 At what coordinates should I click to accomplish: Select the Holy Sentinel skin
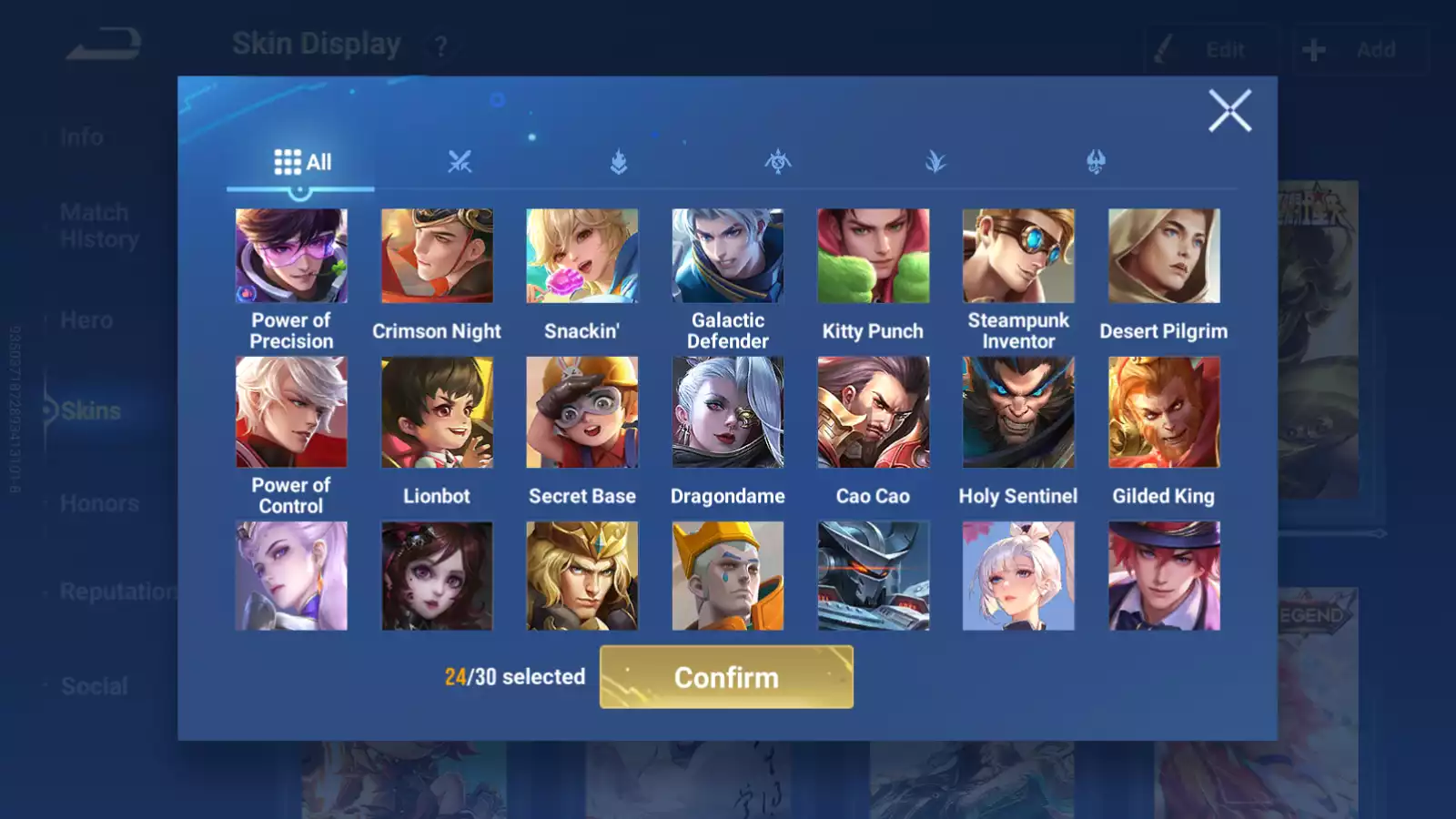pos(1018,412)
